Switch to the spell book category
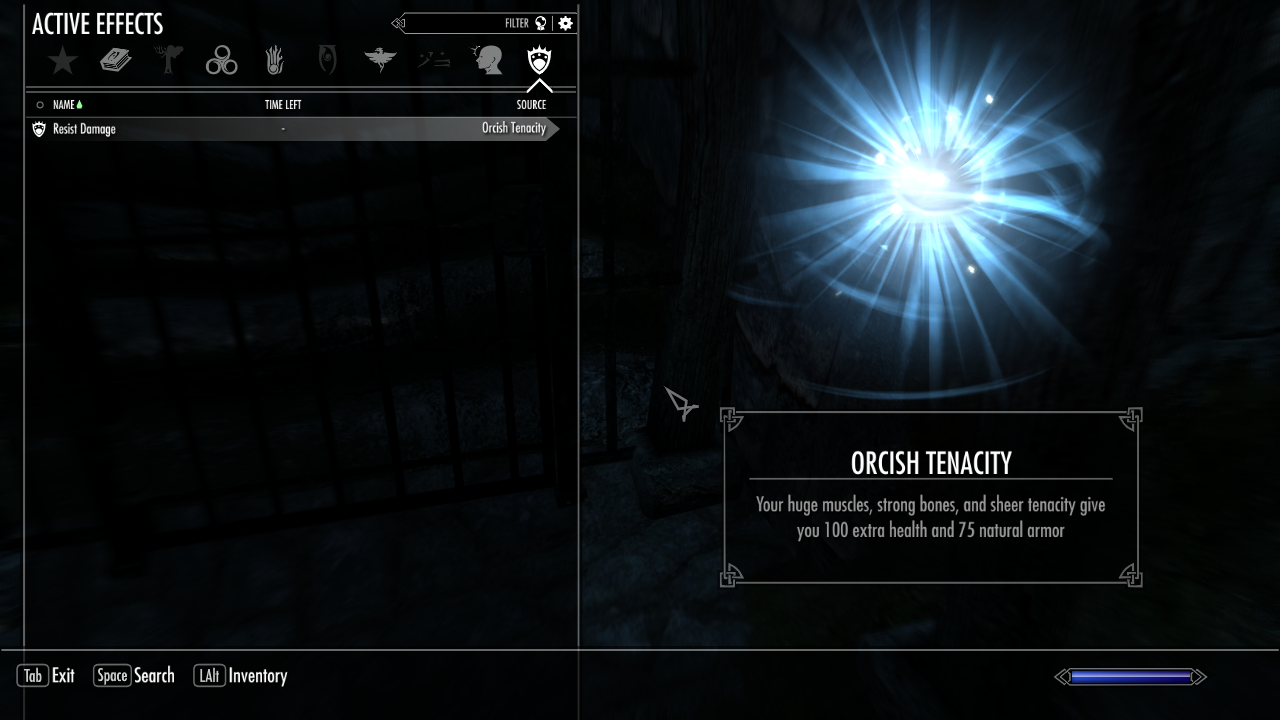The height and width of the screenshot is (720, 1280). 116,61
